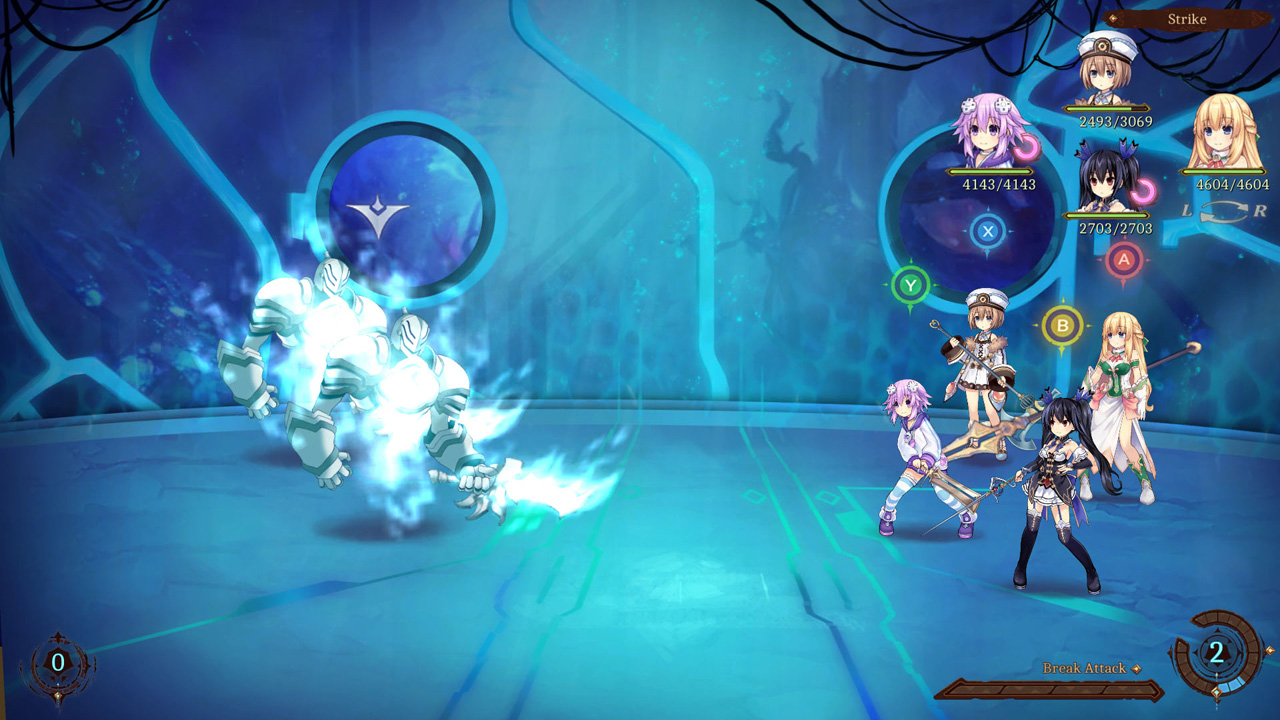Click the diamond next to Break Attack
Screen dimensions: 1280x720
tap(1136, 669)
